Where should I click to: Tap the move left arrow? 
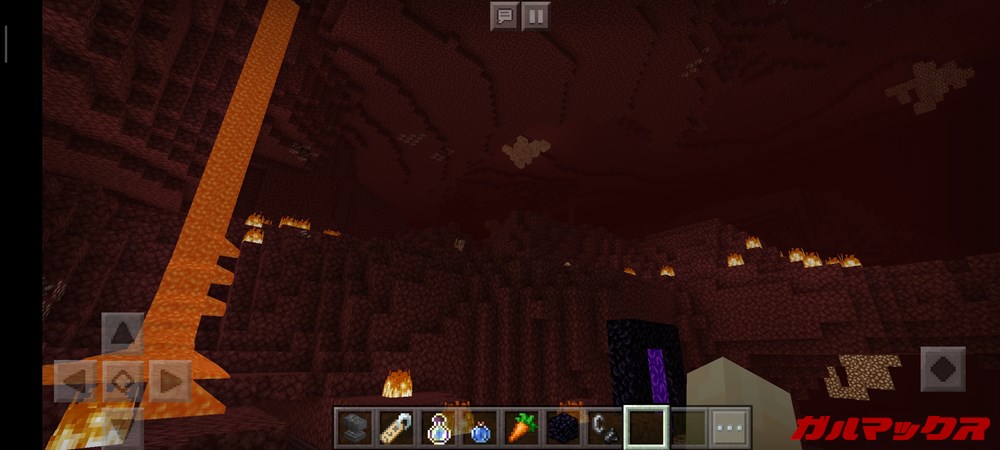point(75,381)
